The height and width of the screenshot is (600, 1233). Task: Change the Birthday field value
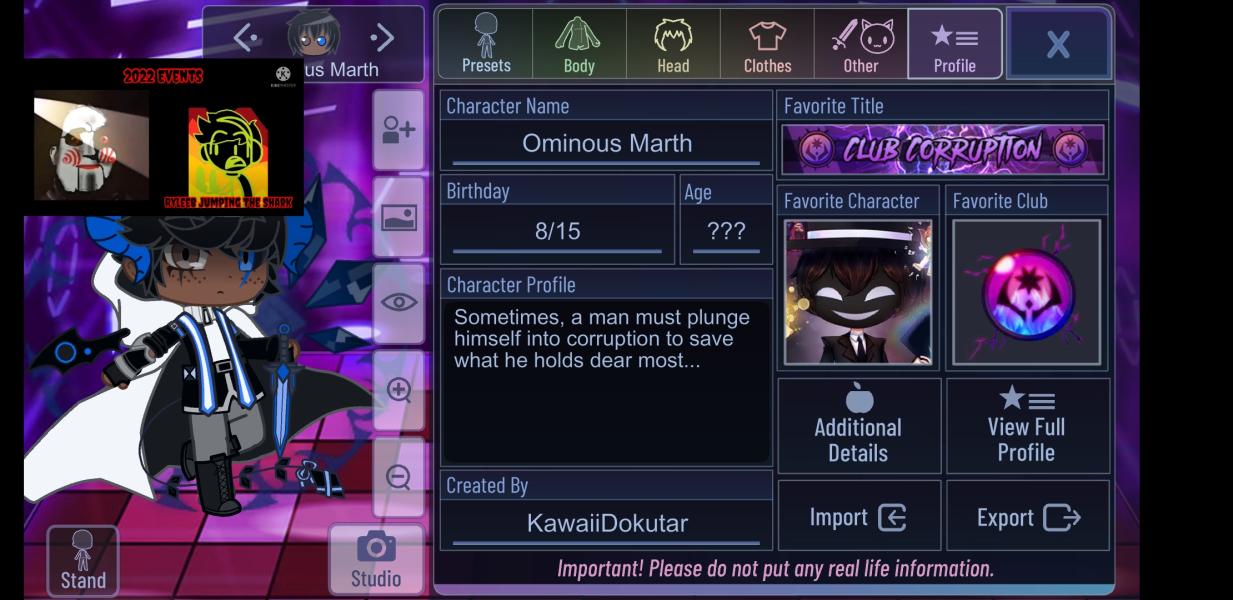[557, 232]
